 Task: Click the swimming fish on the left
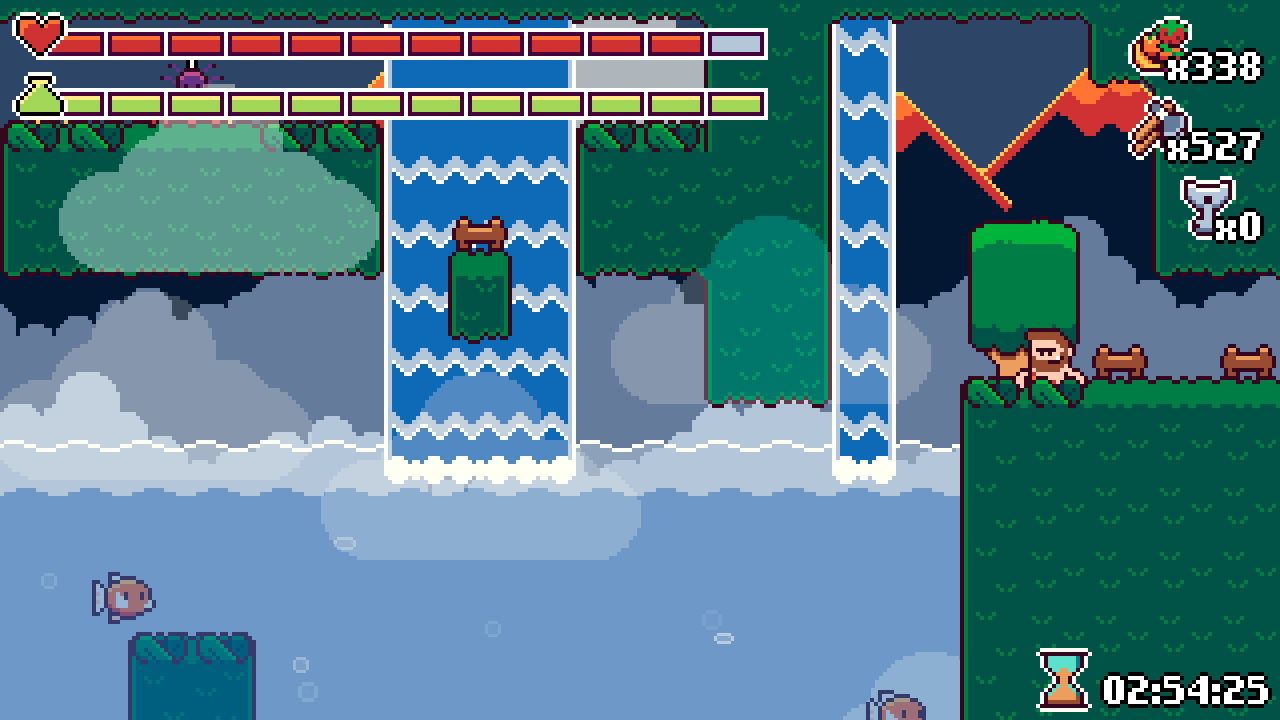(x=120, y=597)
